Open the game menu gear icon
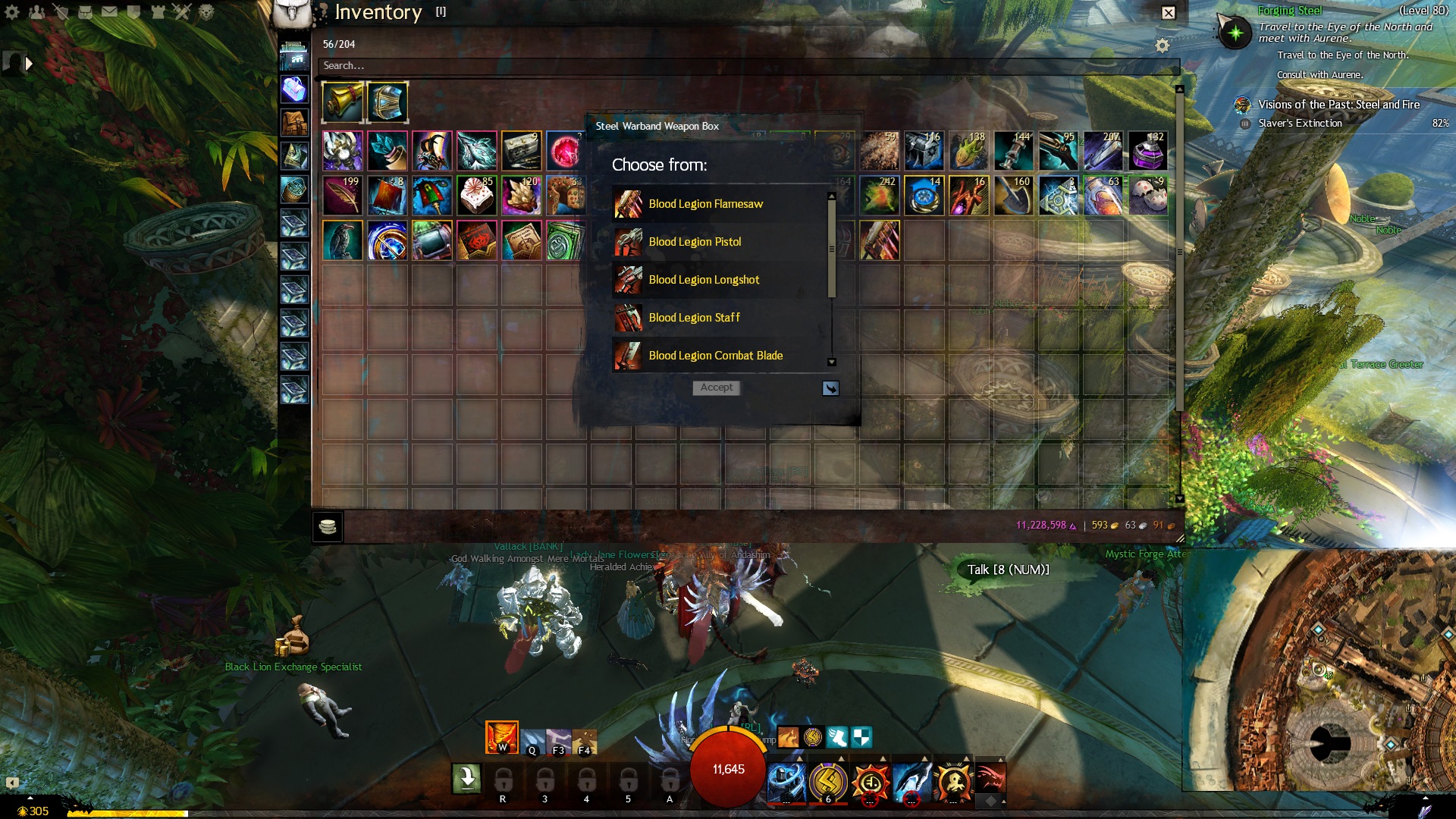This screenshot has height=819, width=1456. pyautogui.click(x=12, y=12)
